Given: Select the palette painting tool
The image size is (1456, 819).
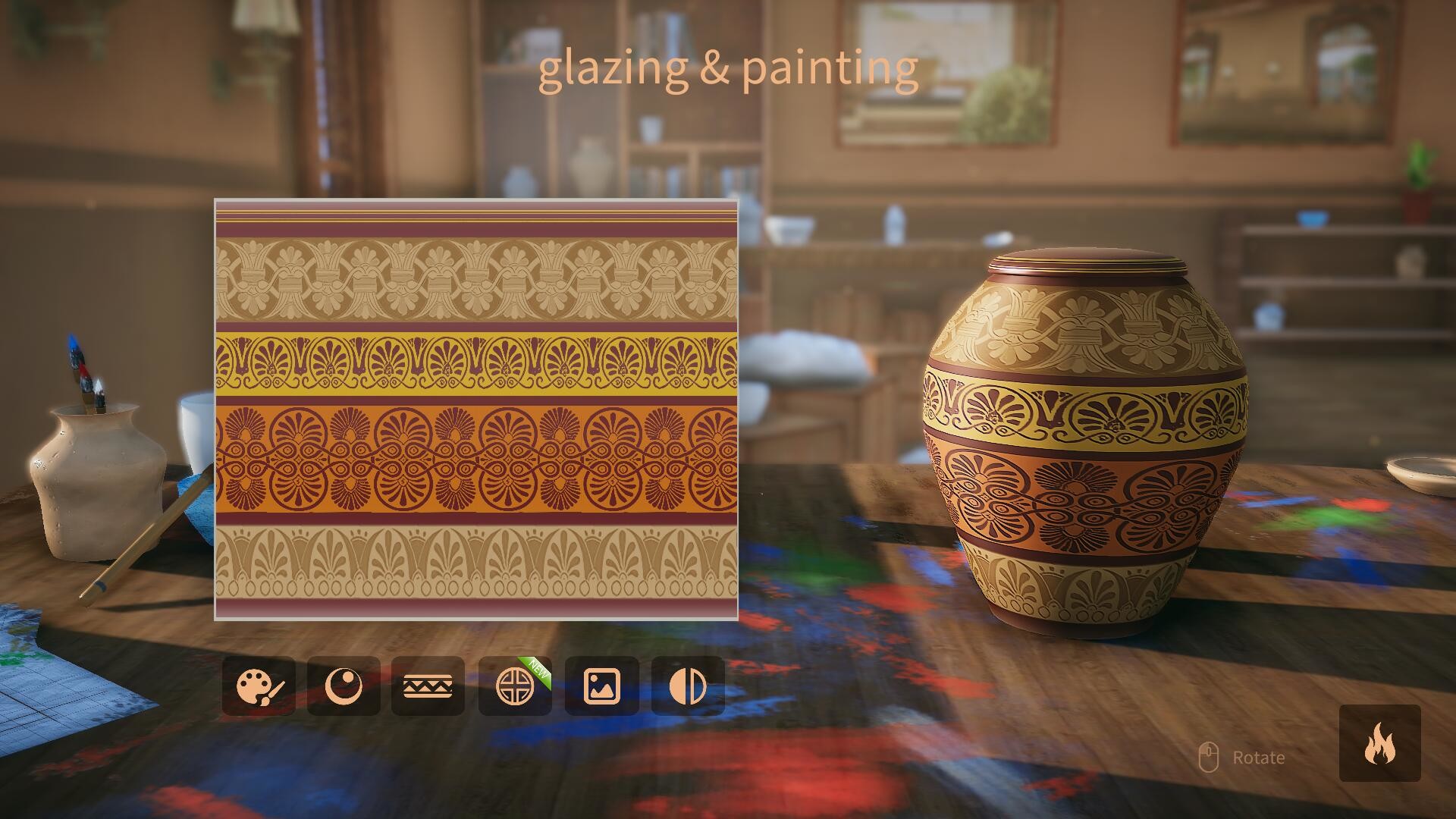Looking at the screenshot, I should click(x=260, y=687).
